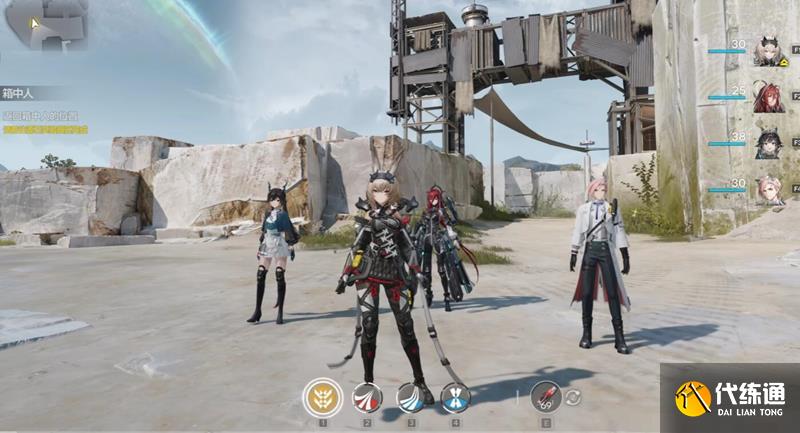800x433 pixels.
Task: Activate the gold wheat-emblem skill
Action: (x=323, y=398)
